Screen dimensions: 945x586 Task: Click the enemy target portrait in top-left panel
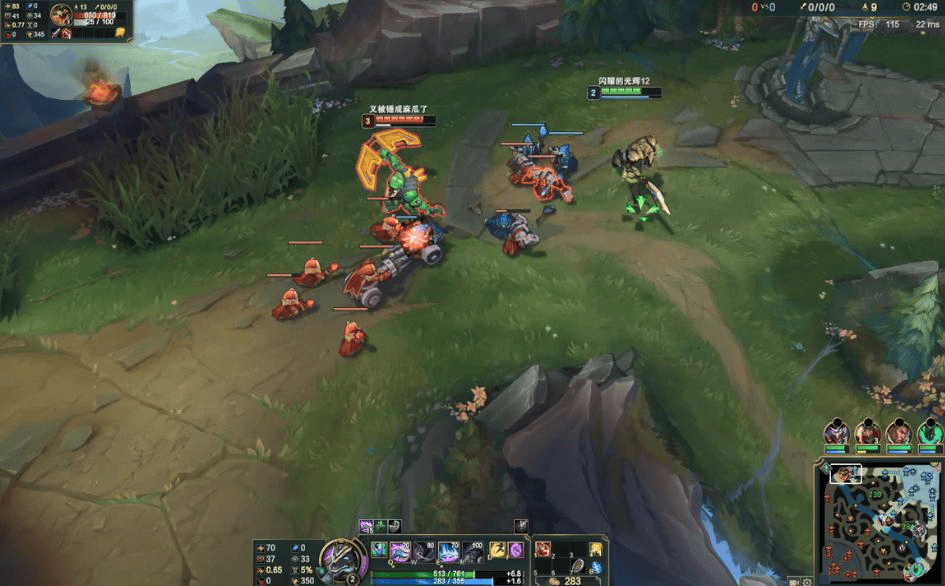pos(62,15)
